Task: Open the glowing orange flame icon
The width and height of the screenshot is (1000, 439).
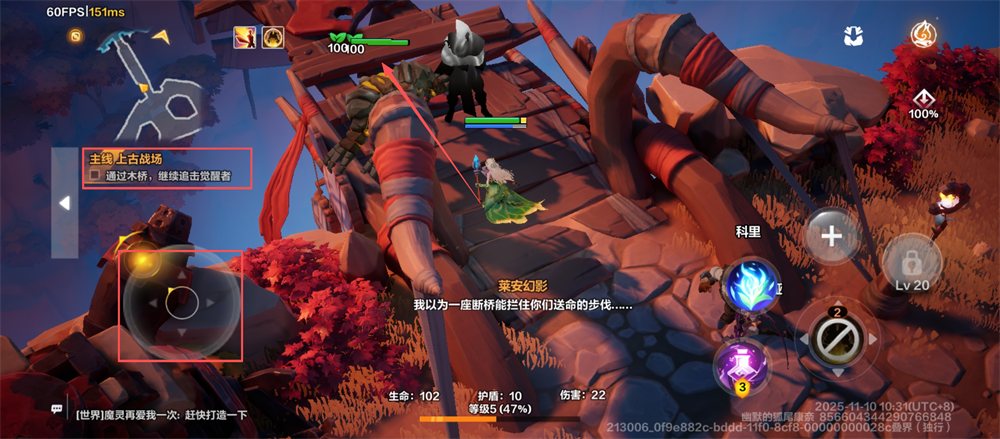Action: pyautogui.click(x=924, y=35)
